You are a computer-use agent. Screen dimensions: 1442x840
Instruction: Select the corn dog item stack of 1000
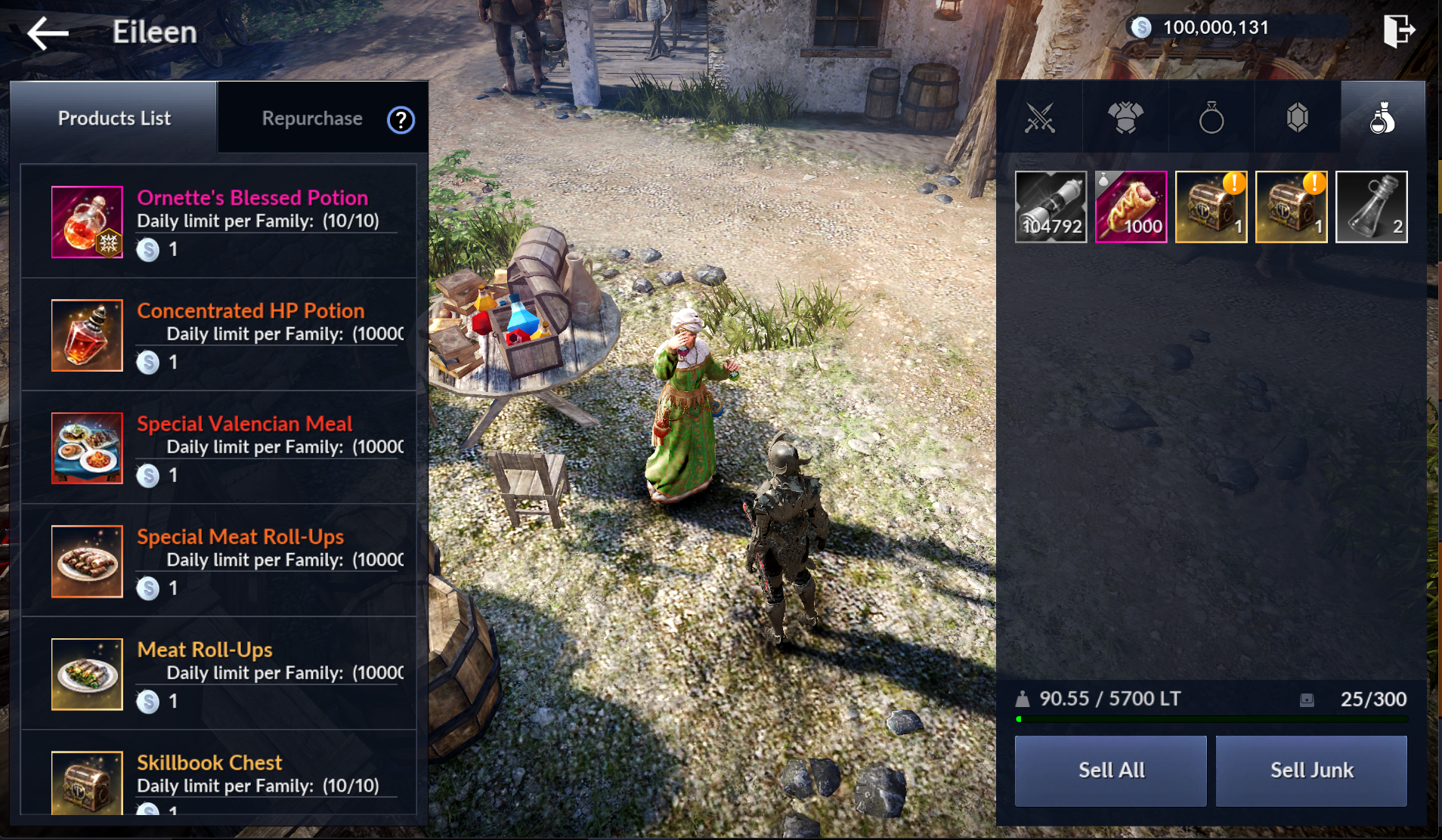coord(1131,207)
